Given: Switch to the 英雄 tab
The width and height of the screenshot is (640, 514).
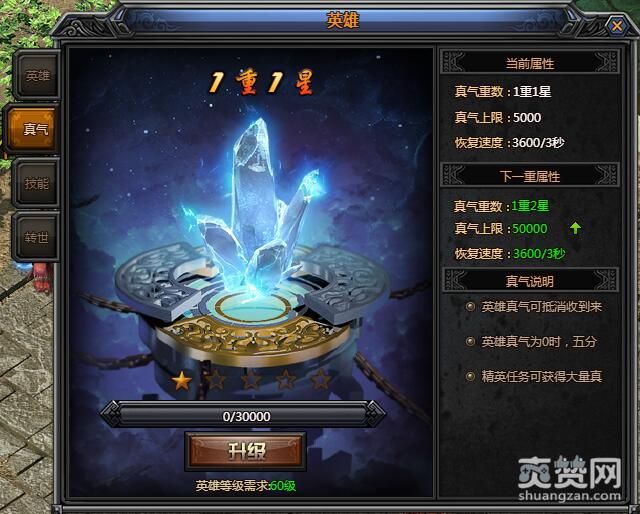Looking at the screenshot, I should 35,76.
